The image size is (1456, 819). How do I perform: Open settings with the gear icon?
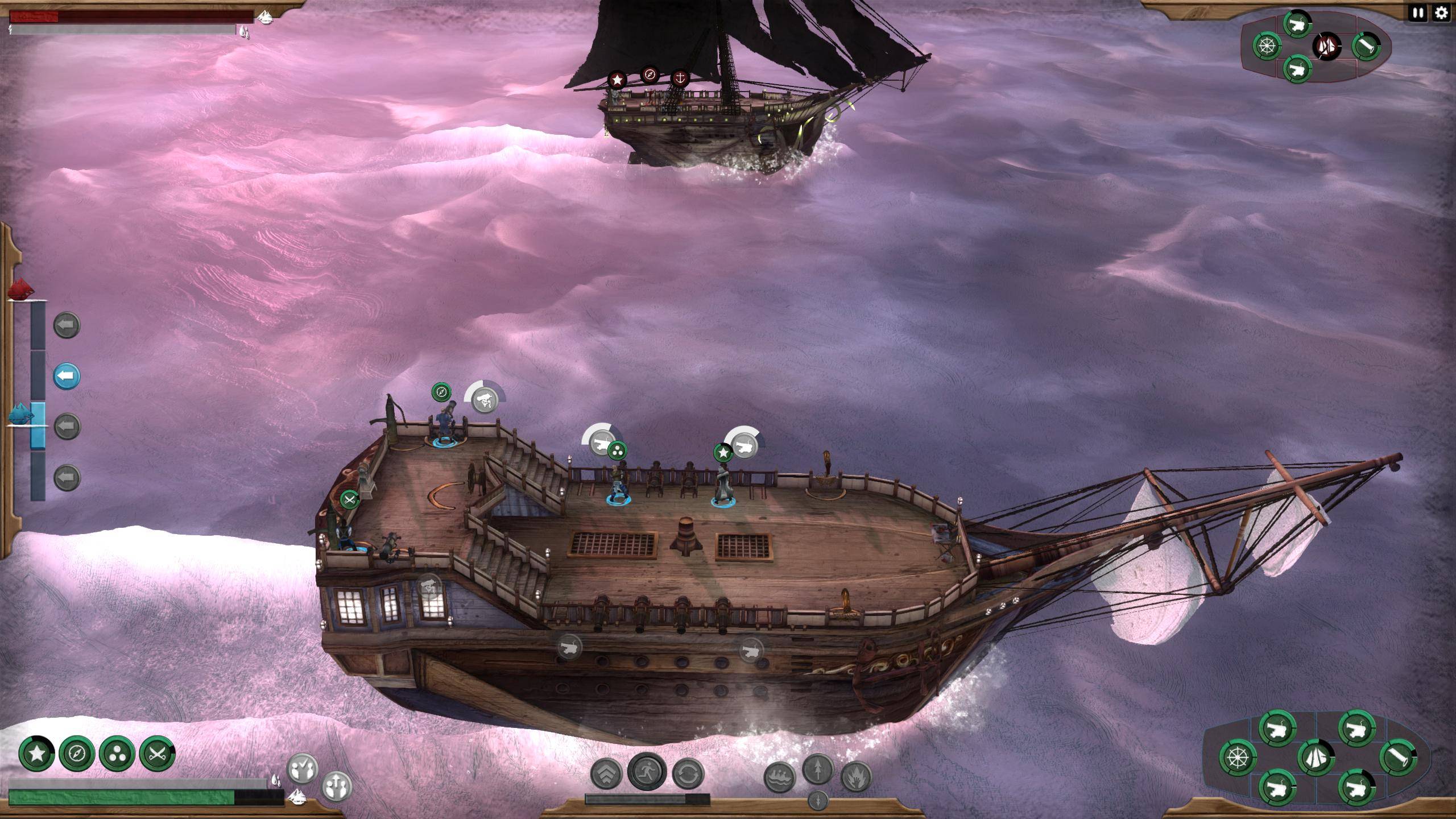click(1441, 13)
